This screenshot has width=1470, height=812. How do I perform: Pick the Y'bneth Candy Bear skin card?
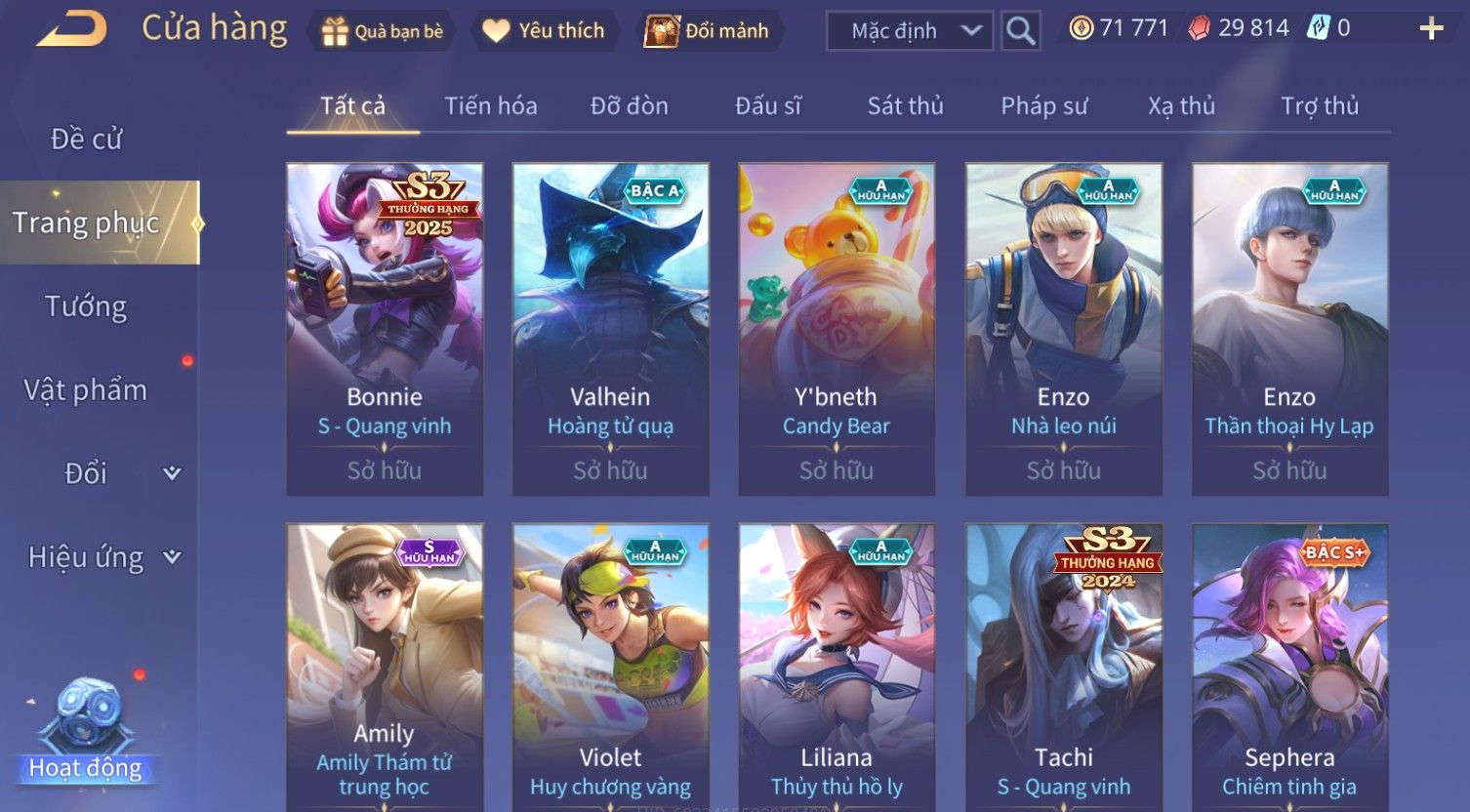tap(837, 329)
